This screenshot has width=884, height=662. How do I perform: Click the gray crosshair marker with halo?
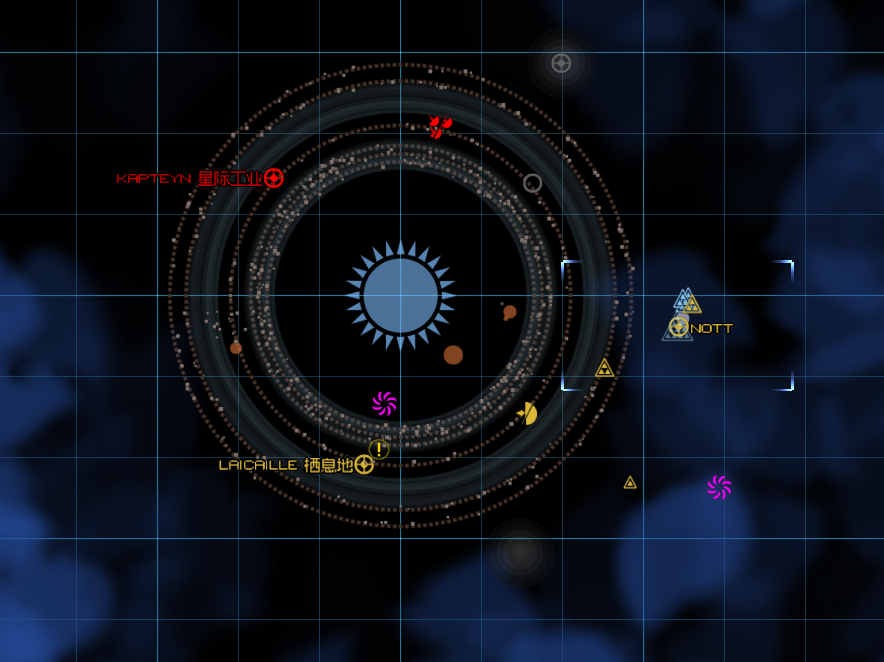pyautogui.click(x=561, y=63)
